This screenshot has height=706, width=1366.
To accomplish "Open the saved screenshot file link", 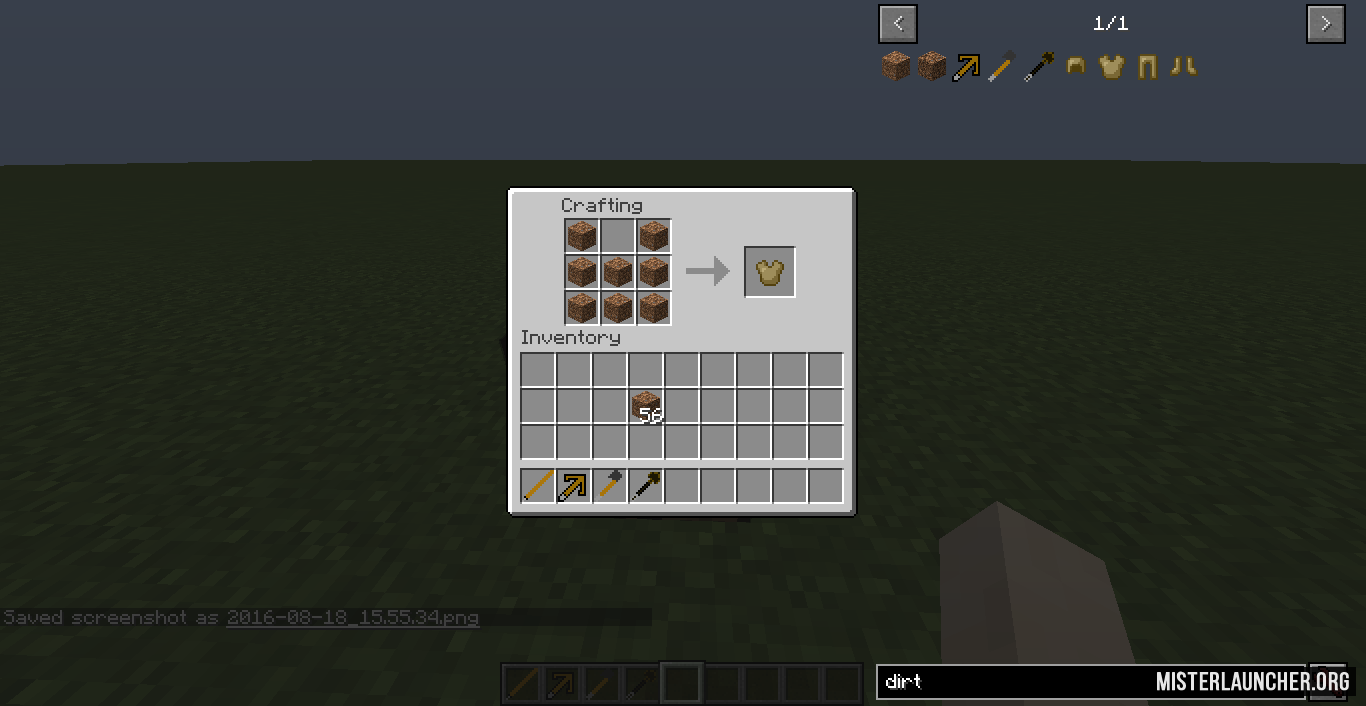I will 352,617.
